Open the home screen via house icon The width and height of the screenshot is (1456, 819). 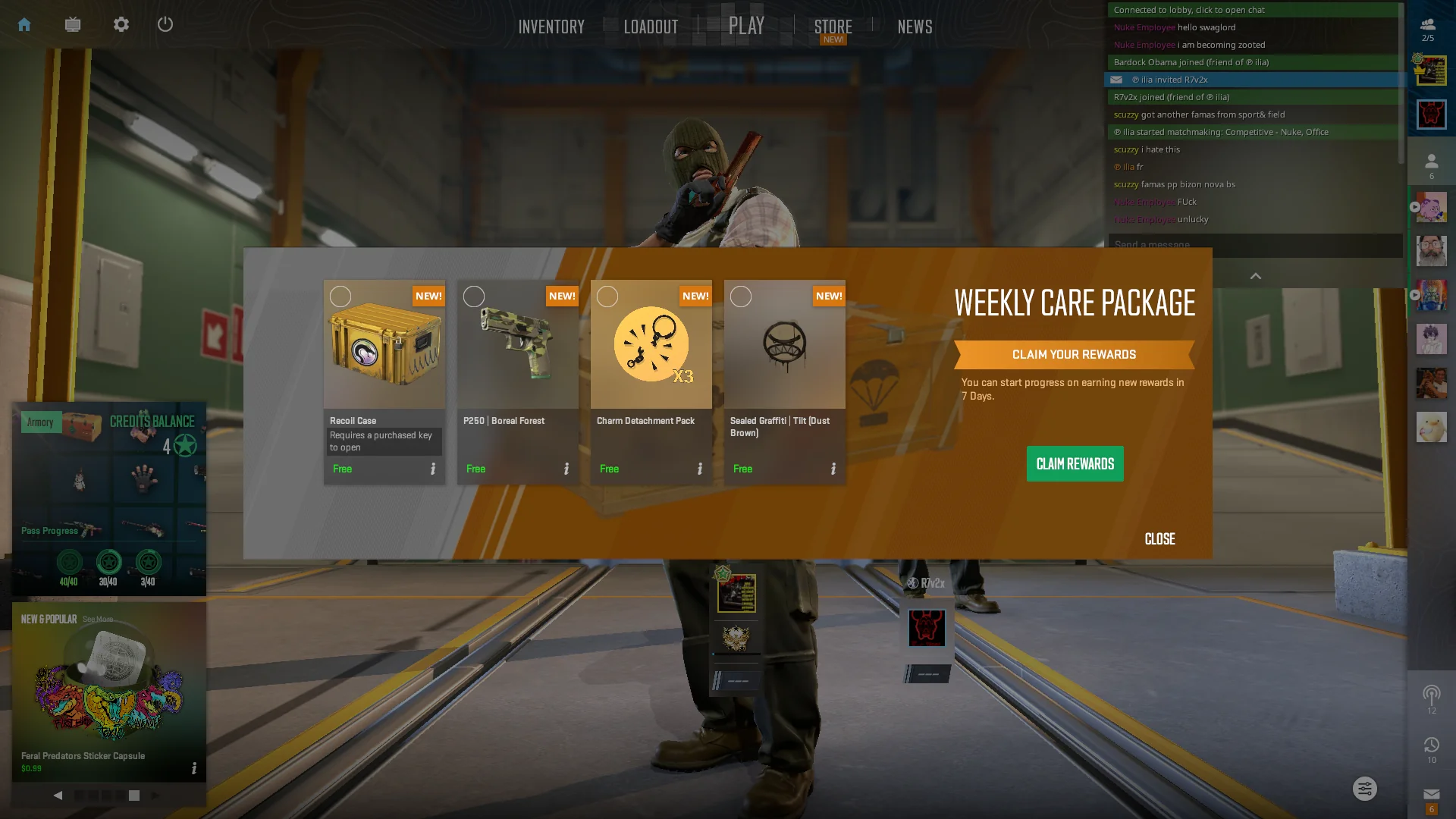(x=24, y=24)
